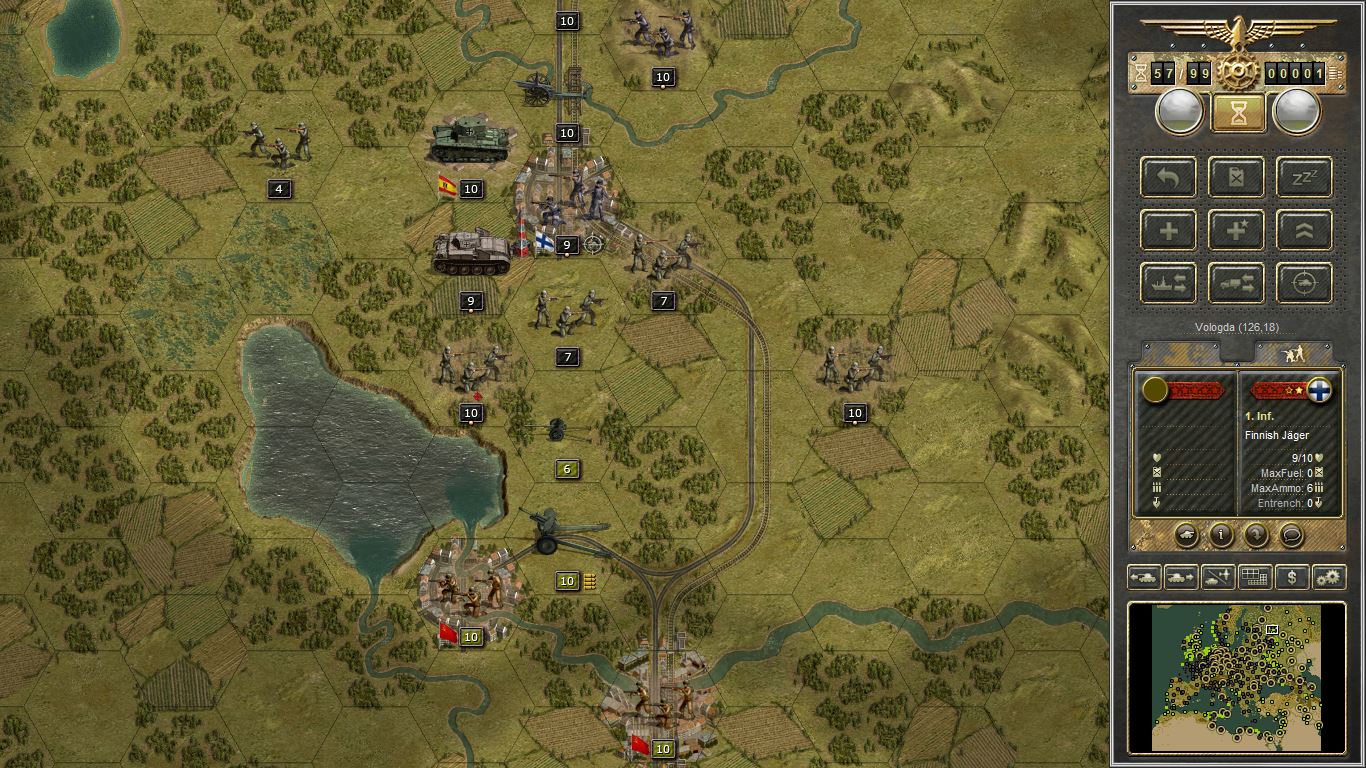The image size is (1366, 768).
Task: Undo the last move with the arrow button
Action: [1169, 178]
